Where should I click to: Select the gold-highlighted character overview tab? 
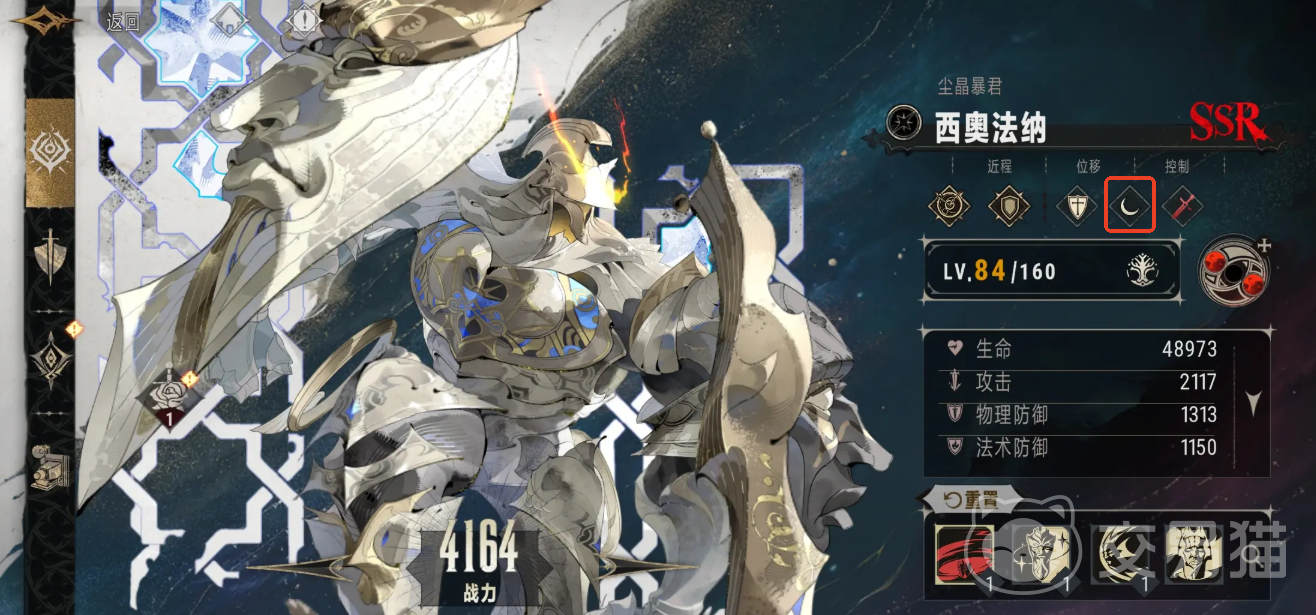tap(50, 152)
